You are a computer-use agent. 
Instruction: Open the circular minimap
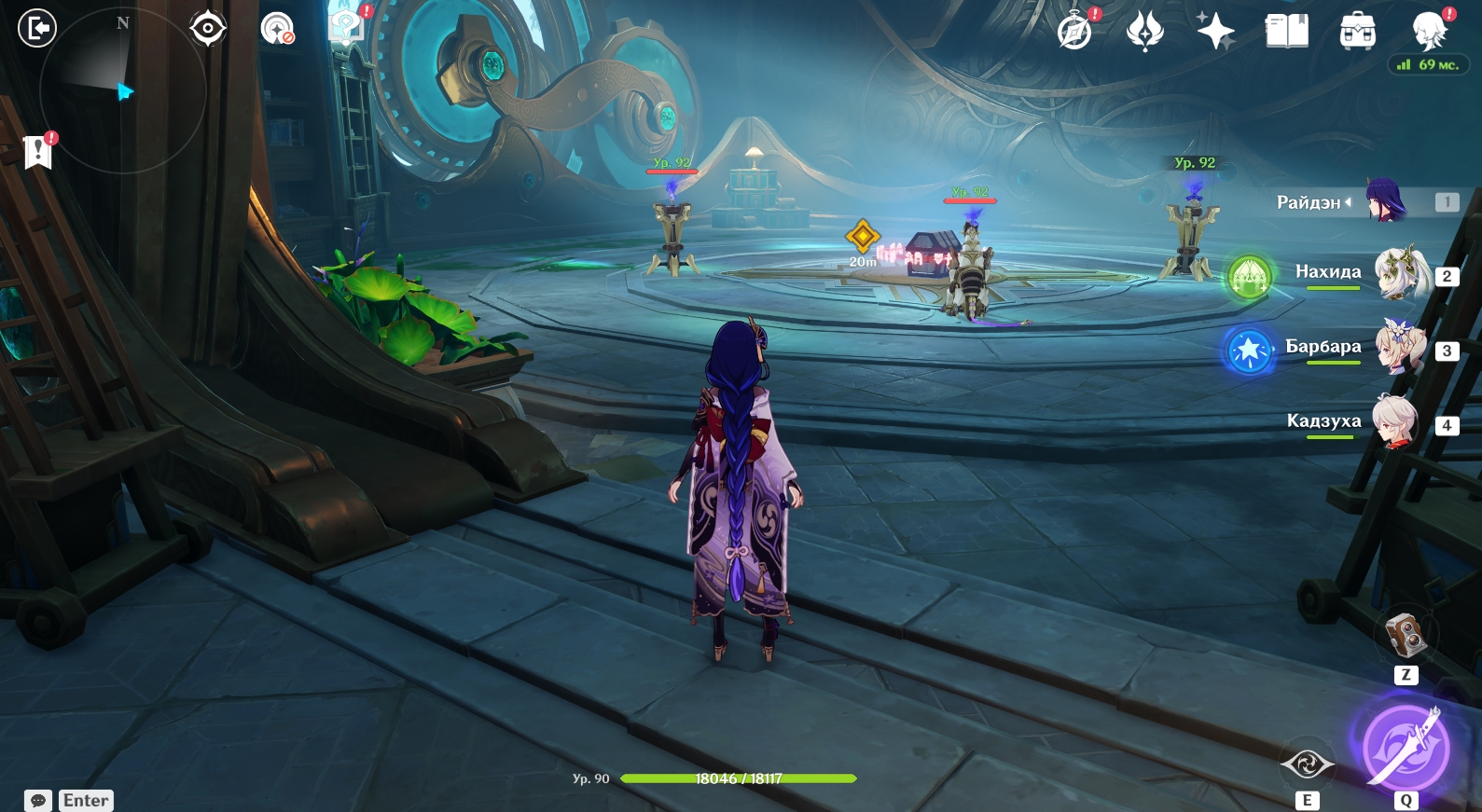click(122, 90)
